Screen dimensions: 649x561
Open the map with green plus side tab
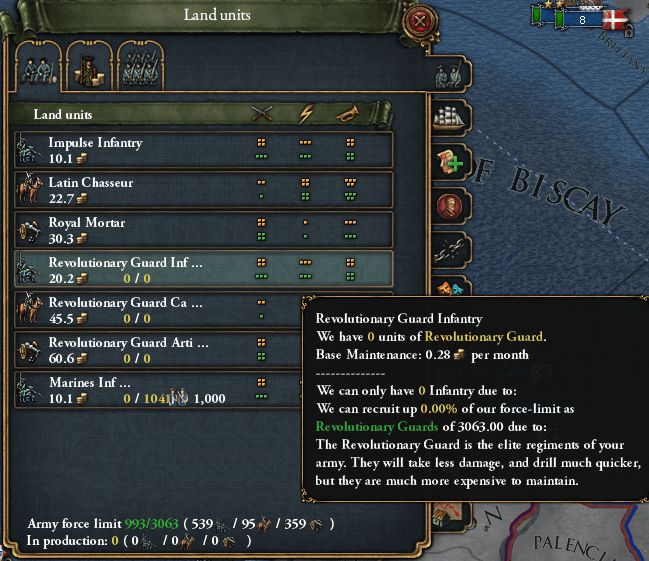pos(449,162)
